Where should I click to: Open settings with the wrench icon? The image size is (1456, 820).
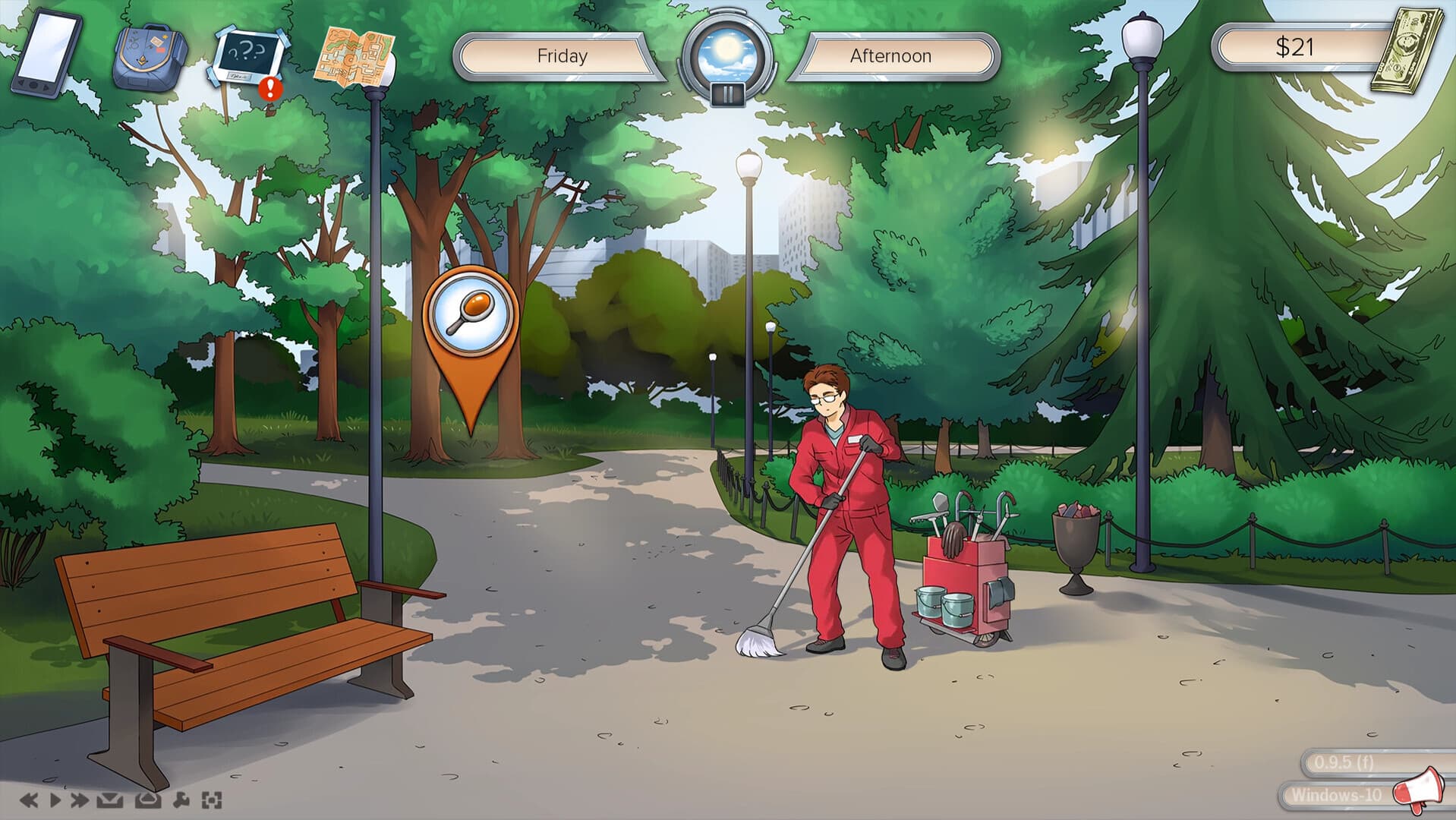pyautogui.click(x=182, y=799)
